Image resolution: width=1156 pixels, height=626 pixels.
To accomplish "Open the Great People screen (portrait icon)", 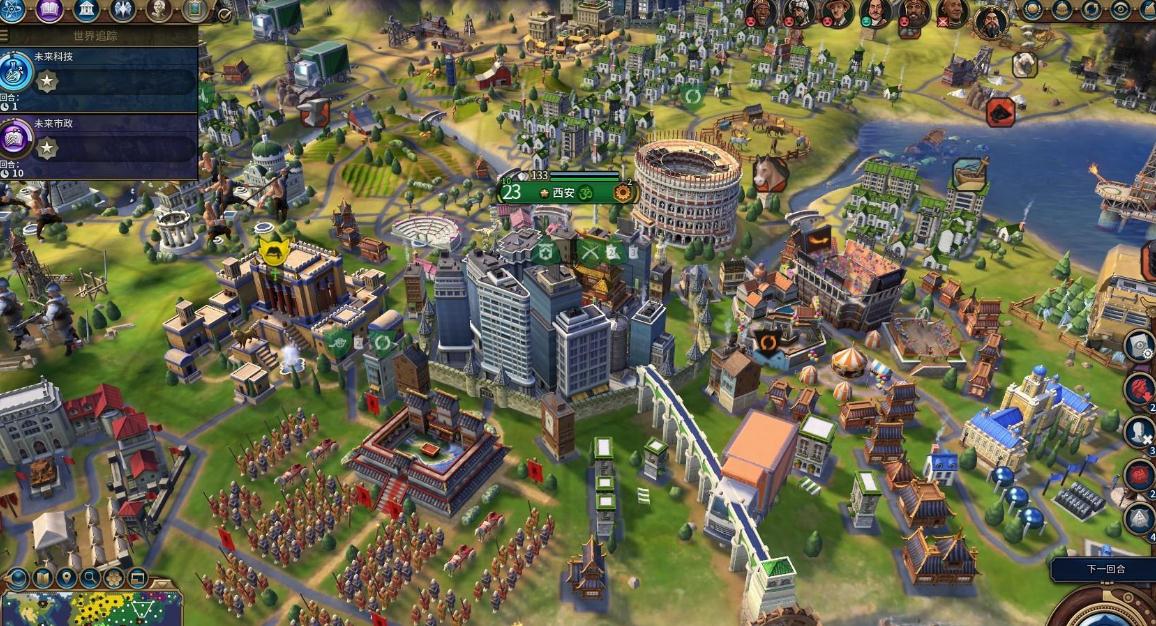I will pyautogui.click(x=160, y=10).
